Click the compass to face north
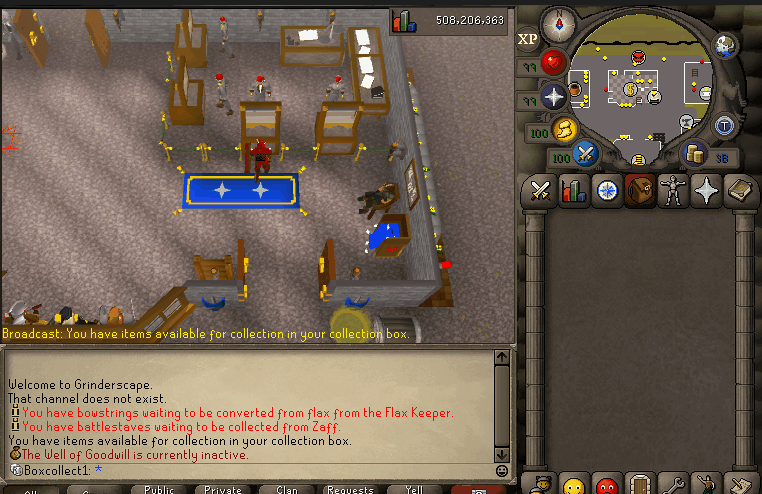This screenshot has height=494, width=762. pyautogui.click(x=557, y=21)
